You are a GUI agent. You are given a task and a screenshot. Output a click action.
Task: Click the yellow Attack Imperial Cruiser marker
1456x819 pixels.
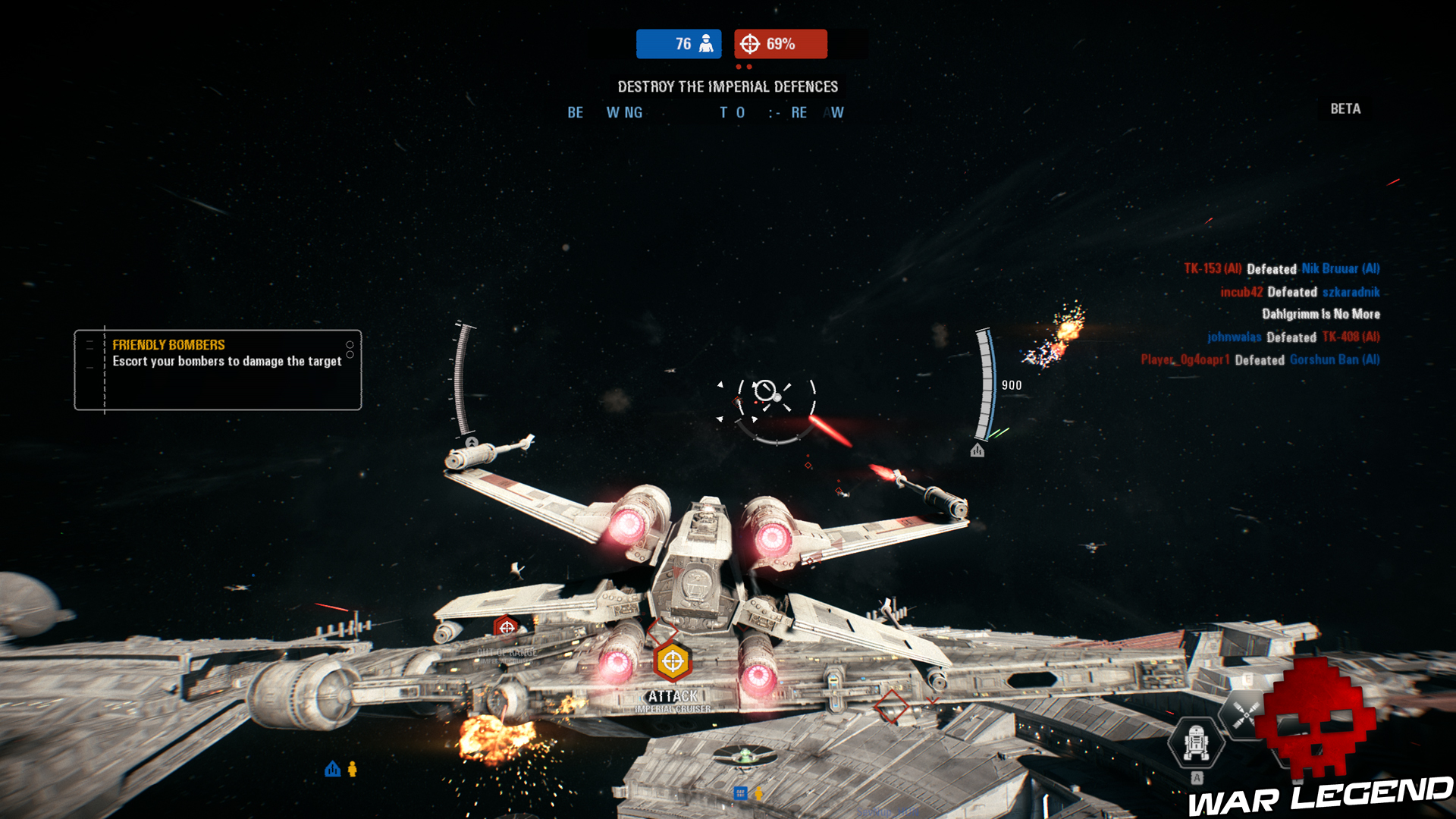pyautogui.click(x=672, y=662)
